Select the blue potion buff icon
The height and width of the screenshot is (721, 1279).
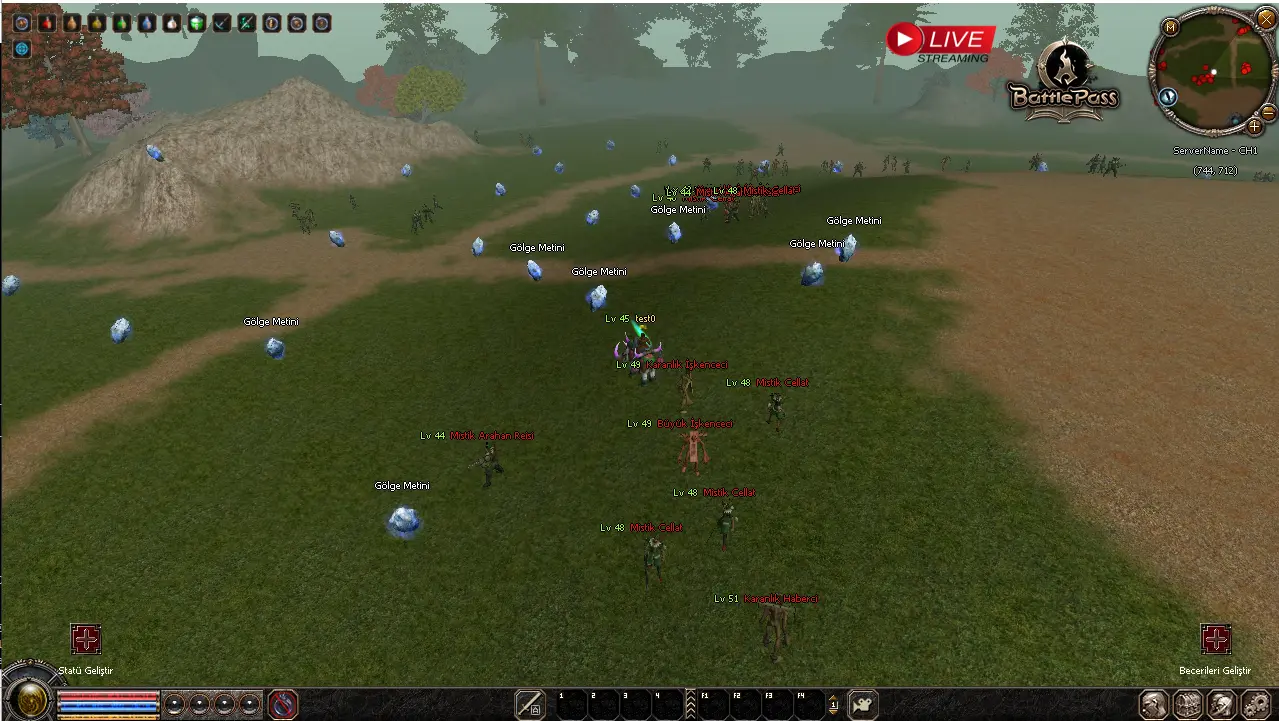click(x=147, y=23)
